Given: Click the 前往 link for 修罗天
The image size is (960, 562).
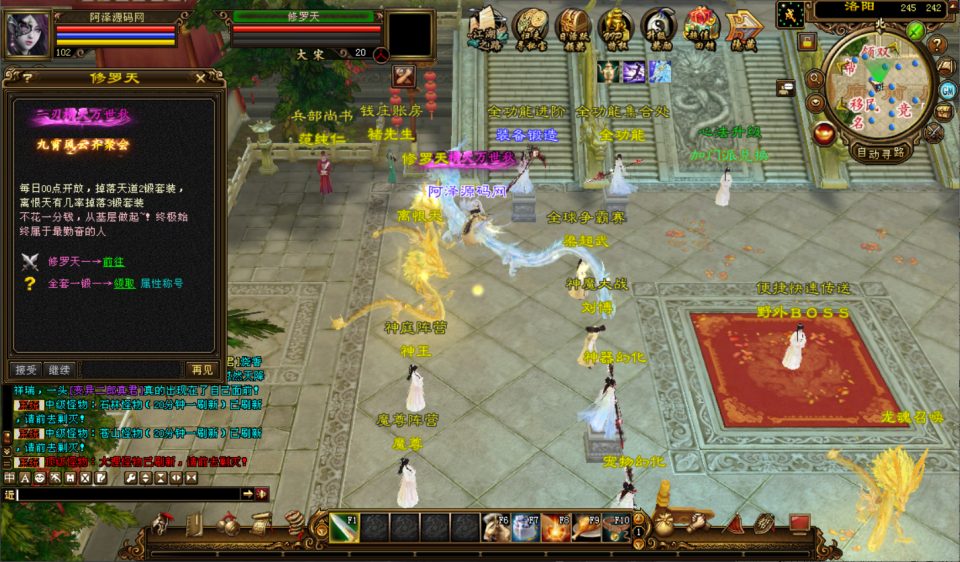Looking at the screenshot, I should coord(113,261).
